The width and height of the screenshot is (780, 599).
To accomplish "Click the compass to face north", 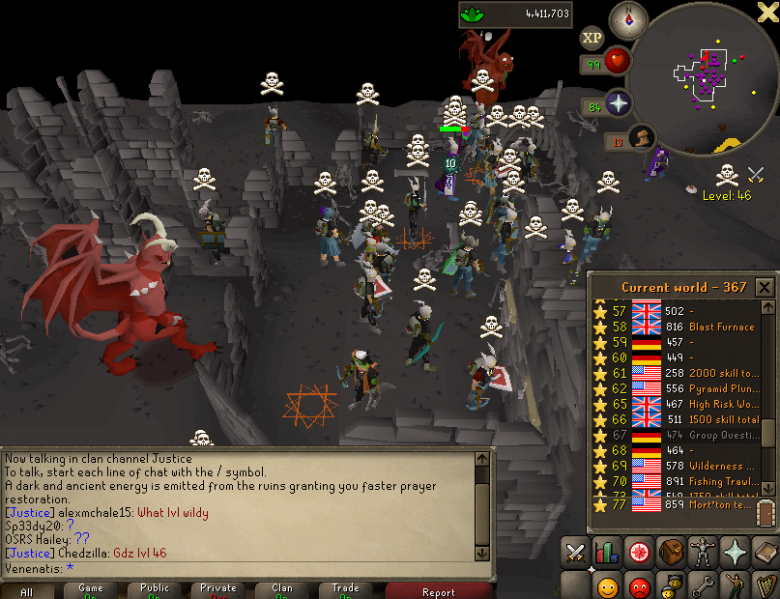I will [628, 20].
